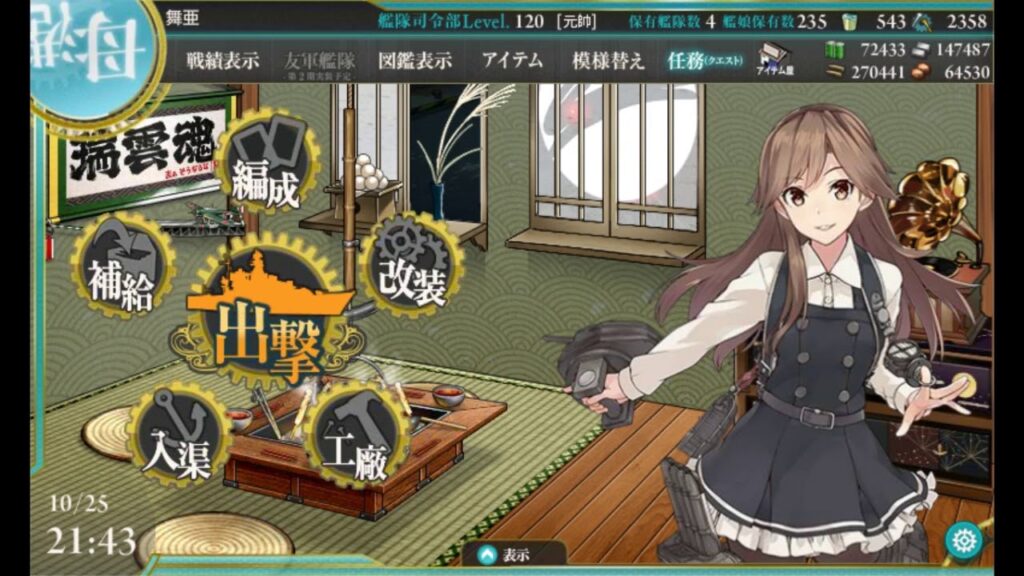
Task: Choose 模様替え room redecoration
Action: [x=608, y=60]
